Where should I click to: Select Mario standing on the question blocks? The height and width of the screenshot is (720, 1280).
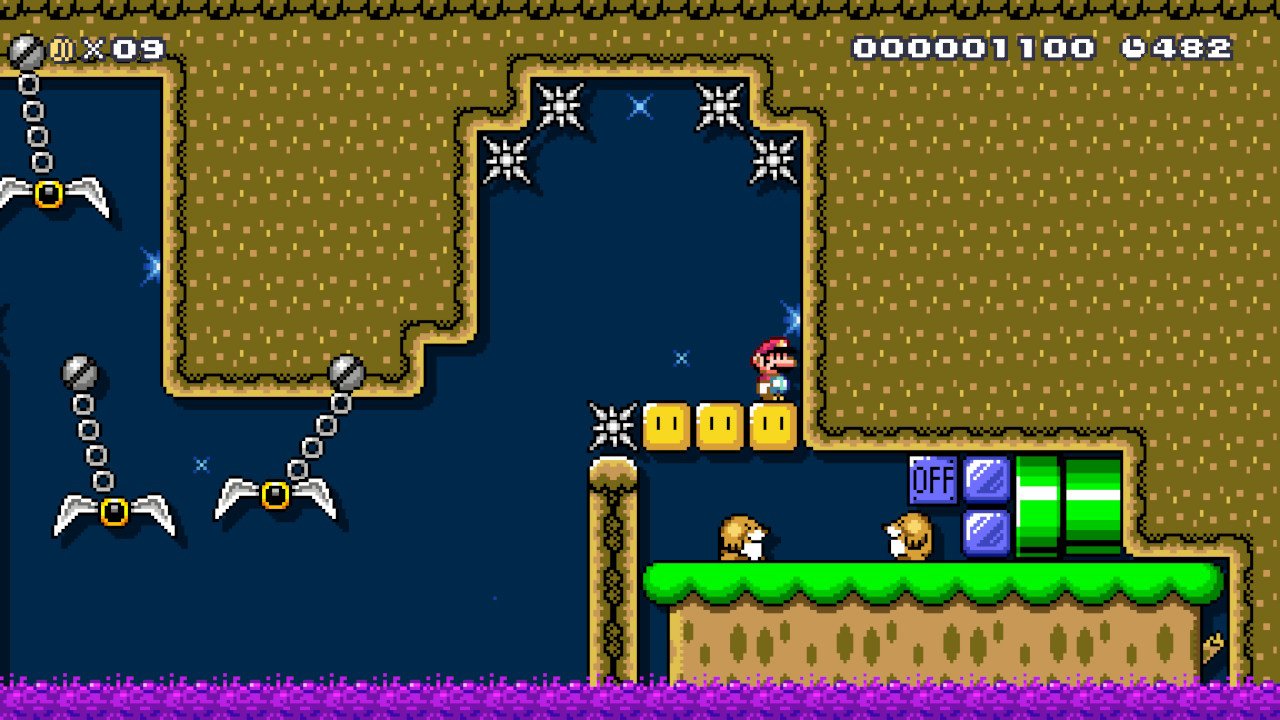click(x=770, y=370)
